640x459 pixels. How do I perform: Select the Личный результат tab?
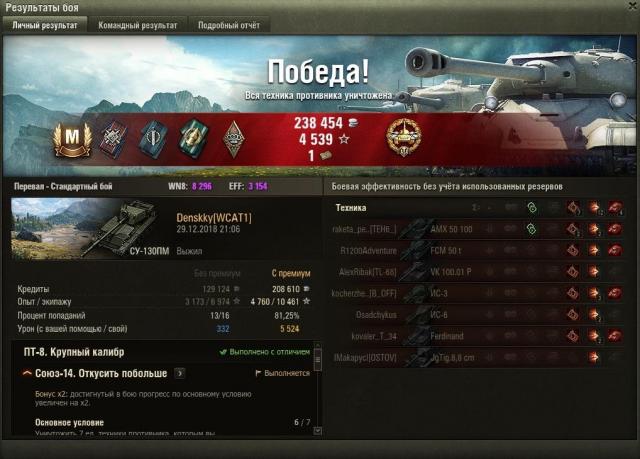[x=45, y=25]
